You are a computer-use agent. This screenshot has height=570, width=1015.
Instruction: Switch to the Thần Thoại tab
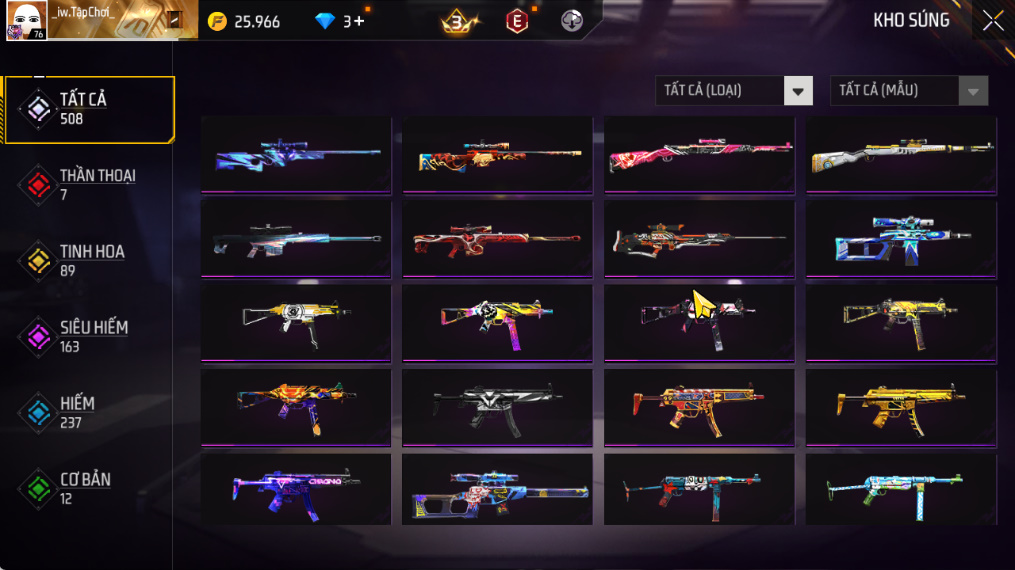tap(88, 184)
